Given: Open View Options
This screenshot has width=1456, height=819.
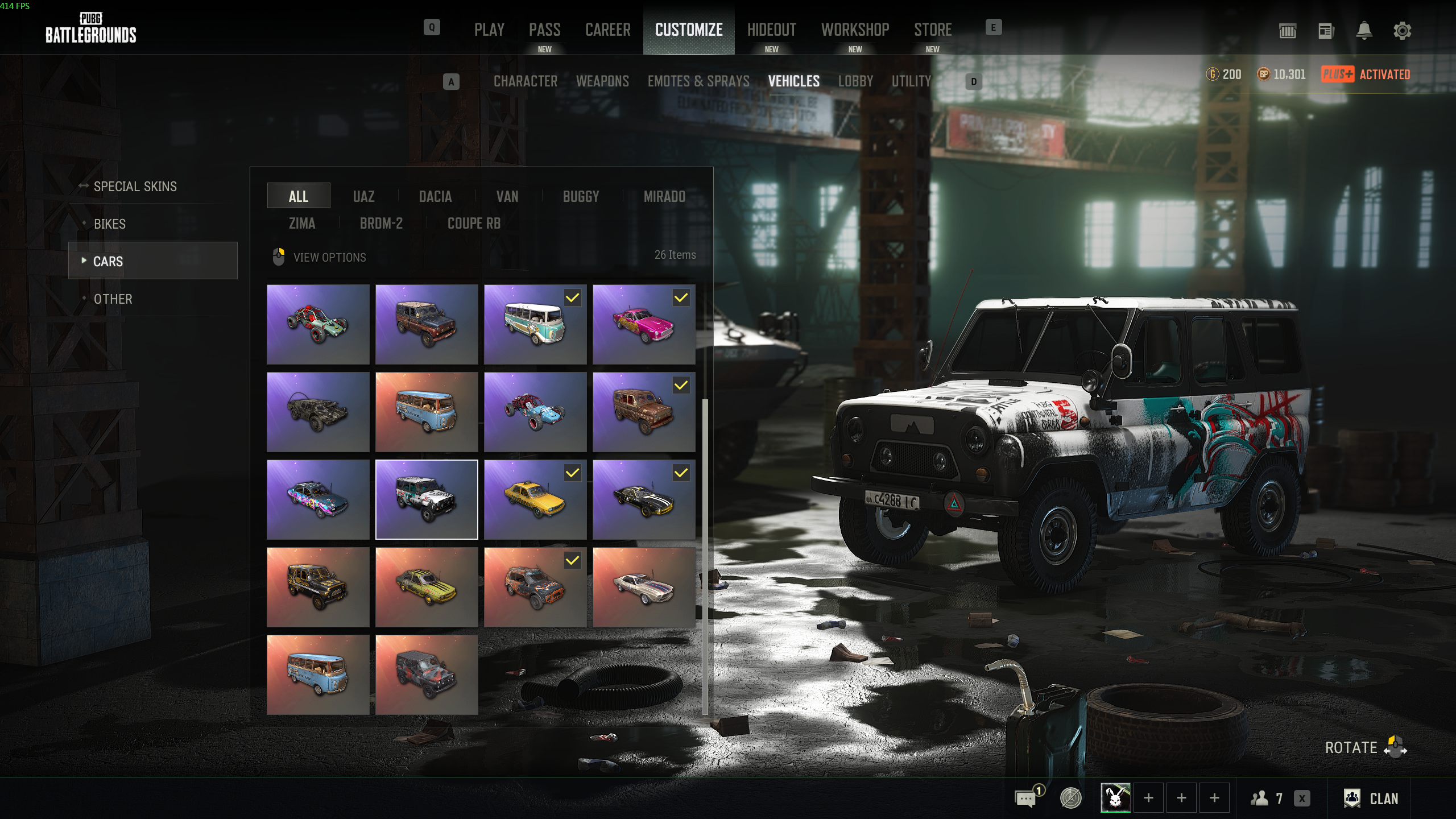Looking at the screenshot, I should point(329,258).
